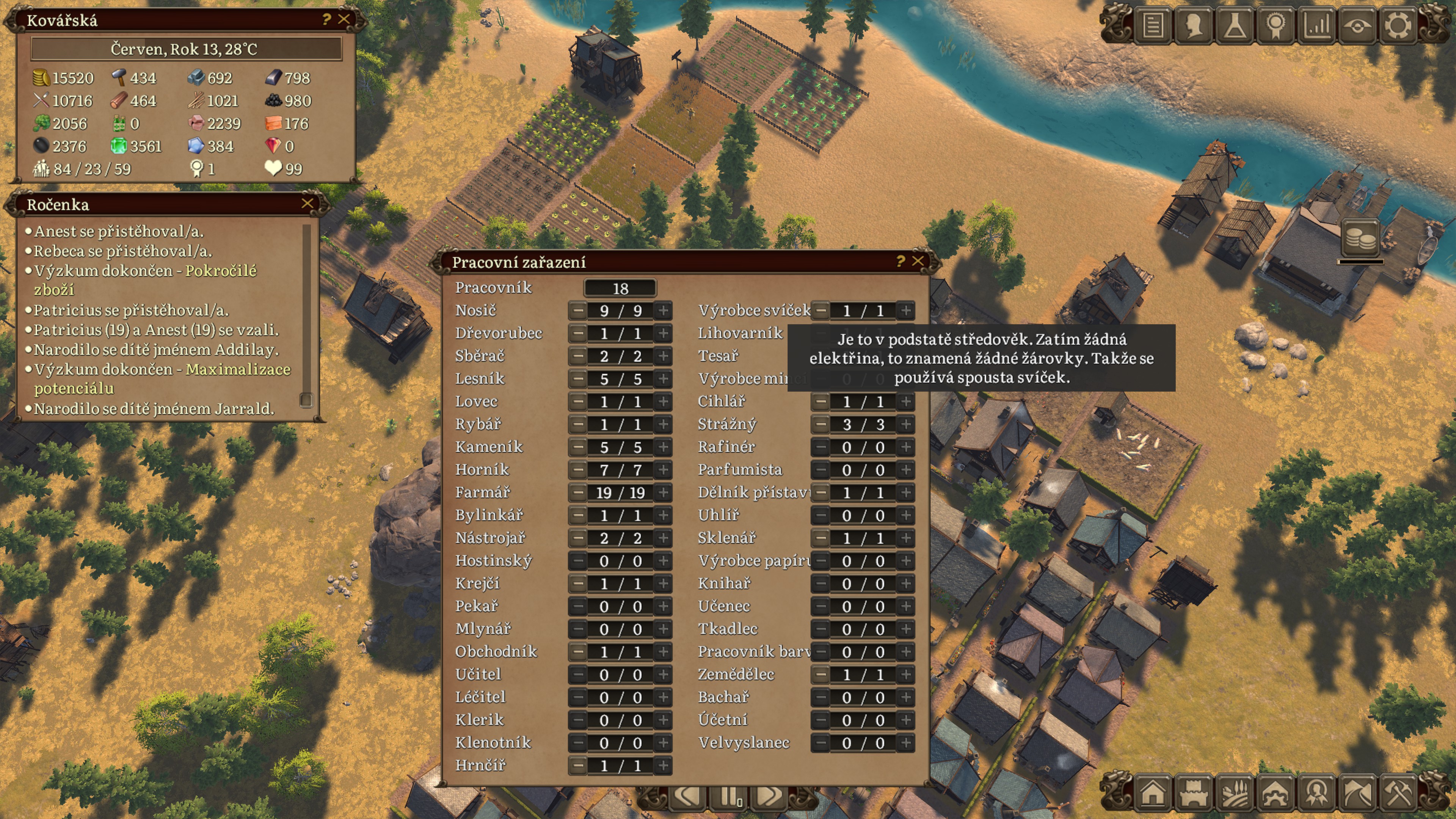Close the Kovářská town info panel
Viewport: 1456px width, 819px height.
pos(344,19)
